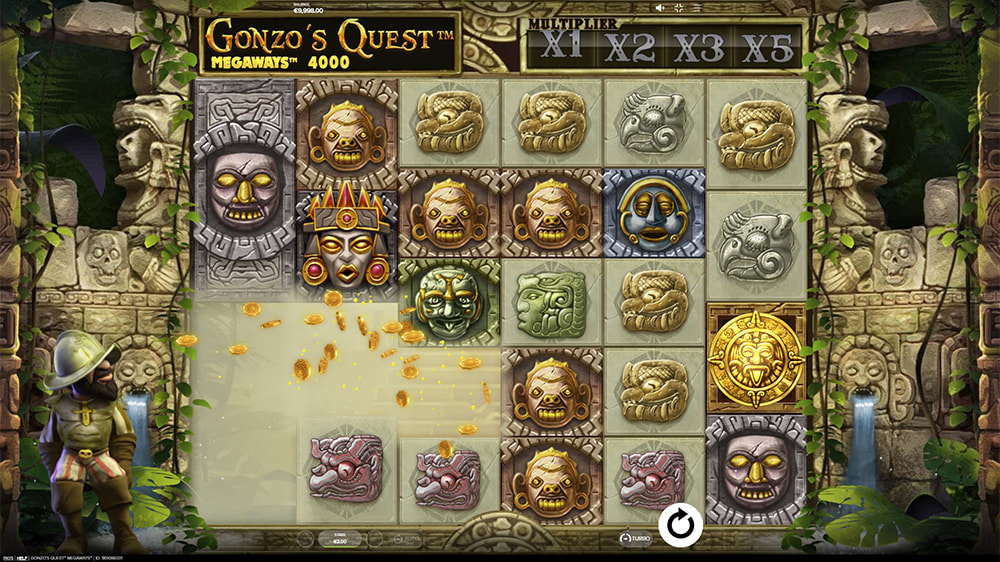
Task: Open the top menu lines icon
Action: tap(696, 8)
